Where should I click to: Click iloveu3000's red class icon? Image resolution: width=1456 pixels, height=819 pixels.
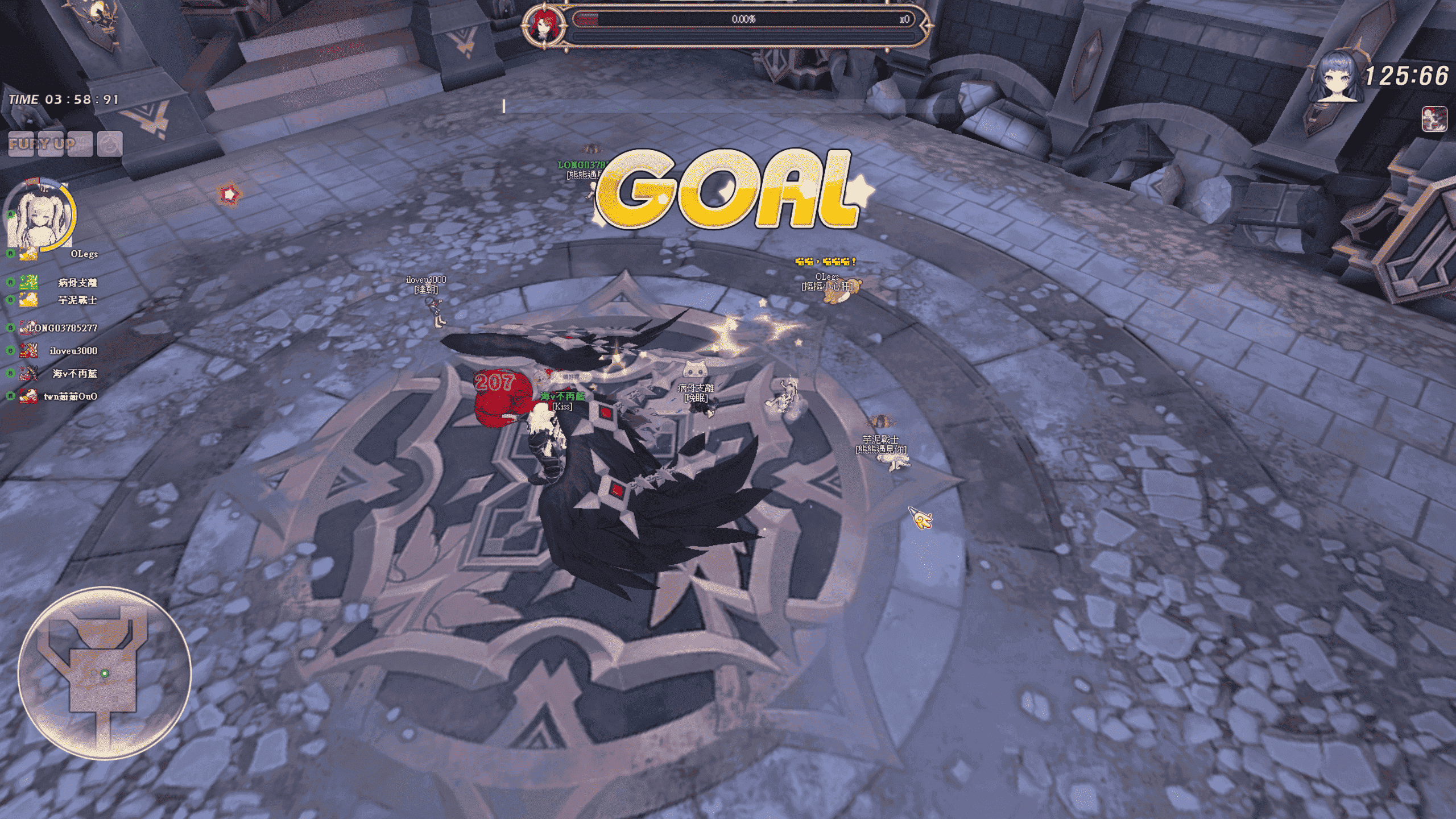pyautogui.click(x=28, y=351)
